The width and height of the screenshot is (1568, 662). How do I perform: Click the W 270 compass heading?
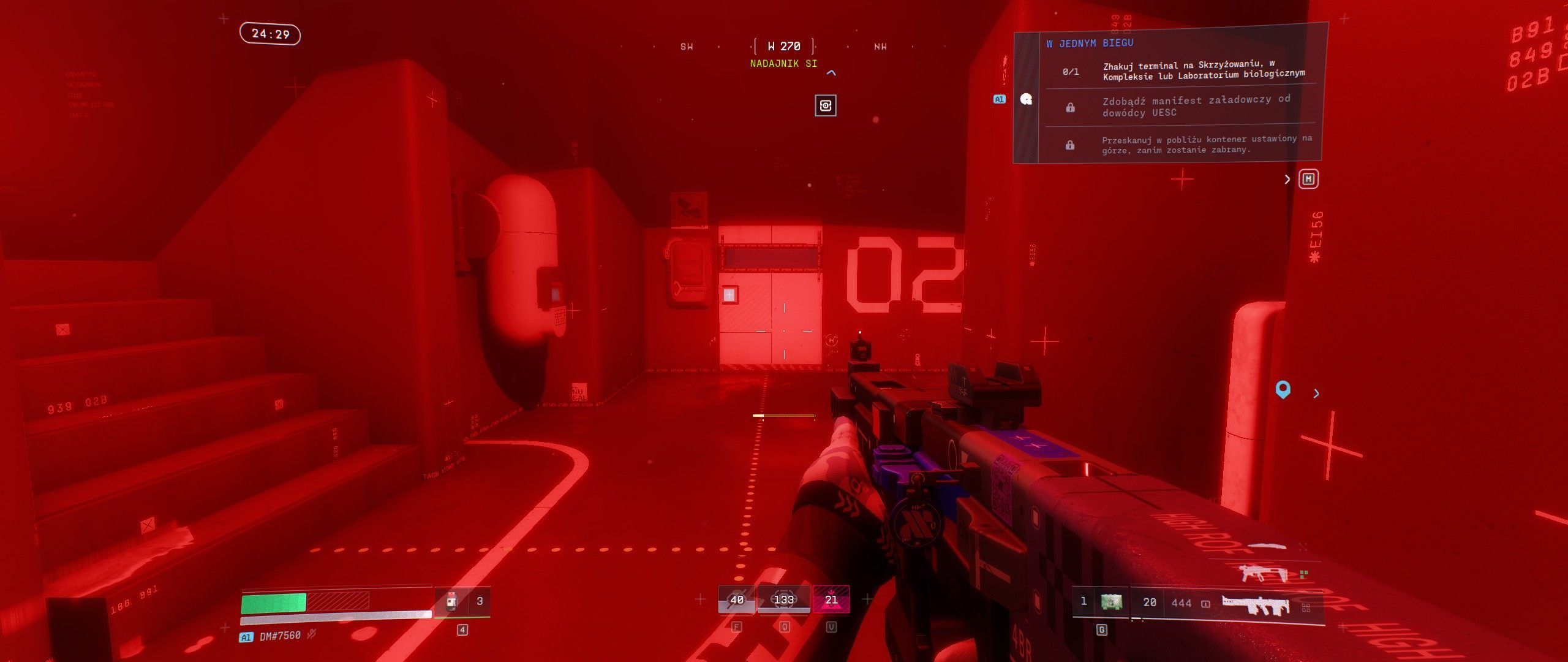click(x=784, y=46)
